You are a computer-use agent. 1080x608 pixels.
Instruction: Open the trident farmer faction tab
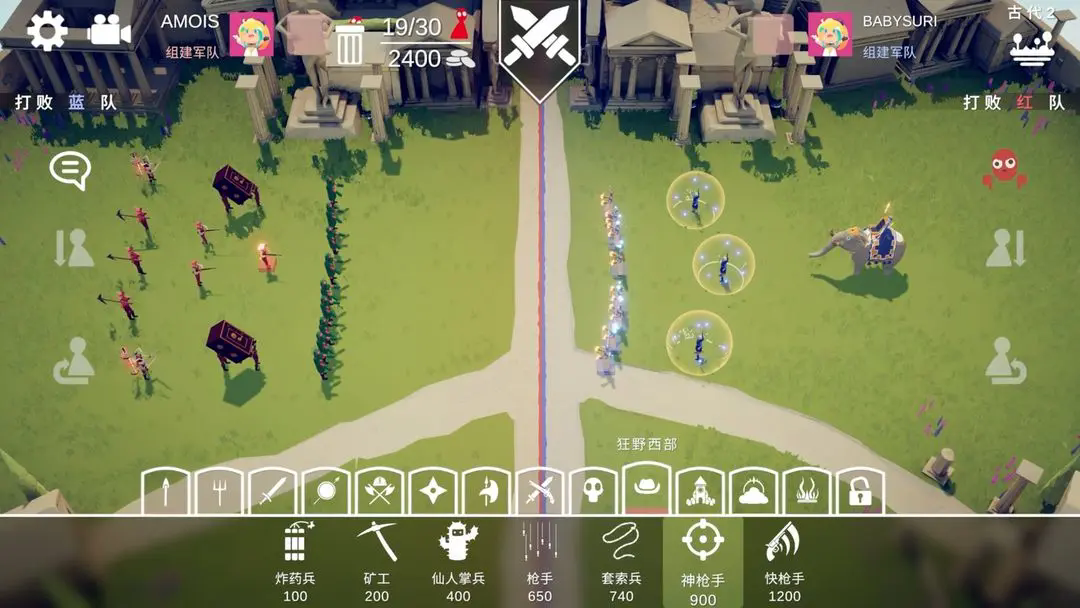click(219, 491)
